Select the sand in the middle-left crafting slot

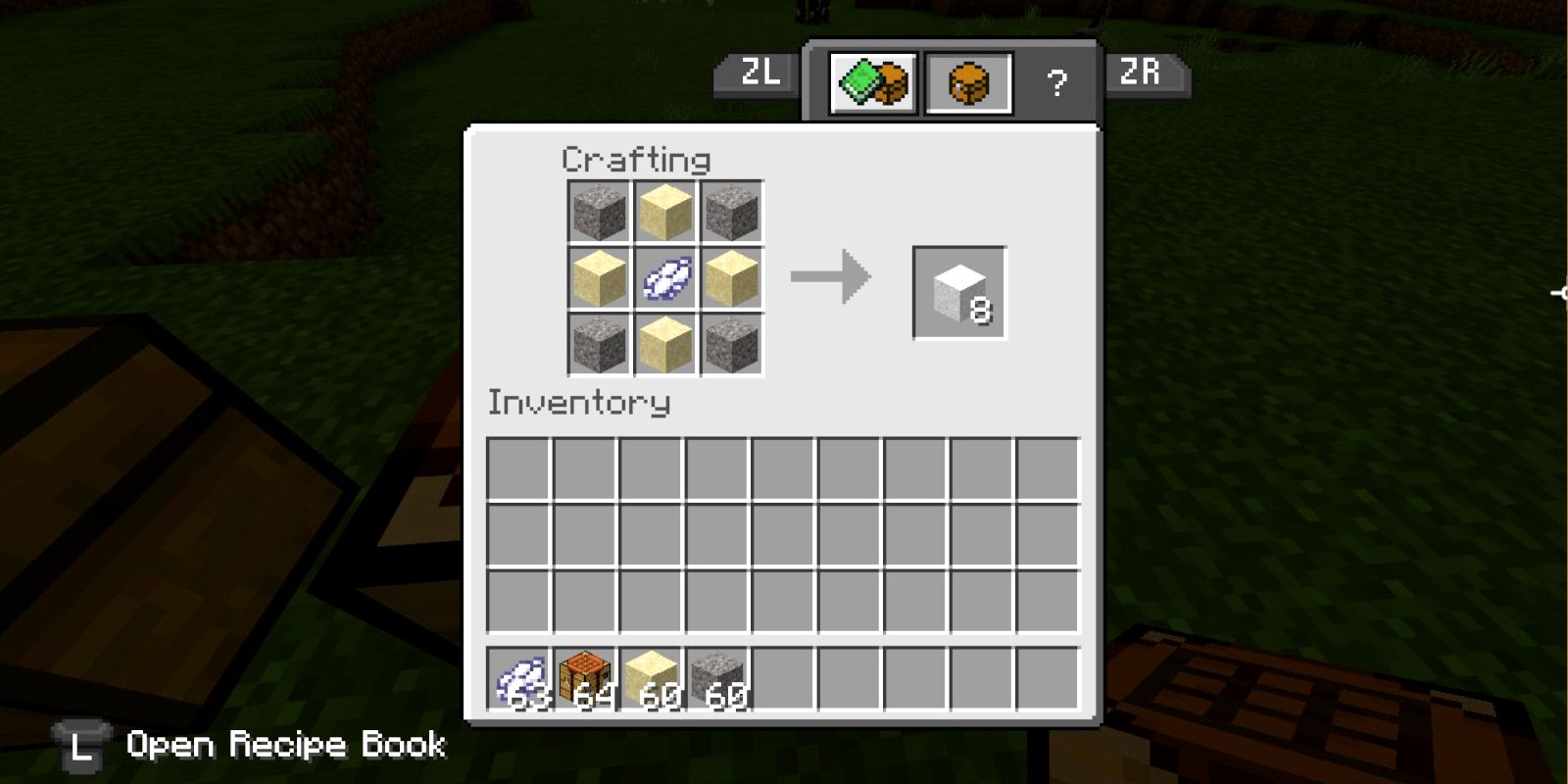600,277
